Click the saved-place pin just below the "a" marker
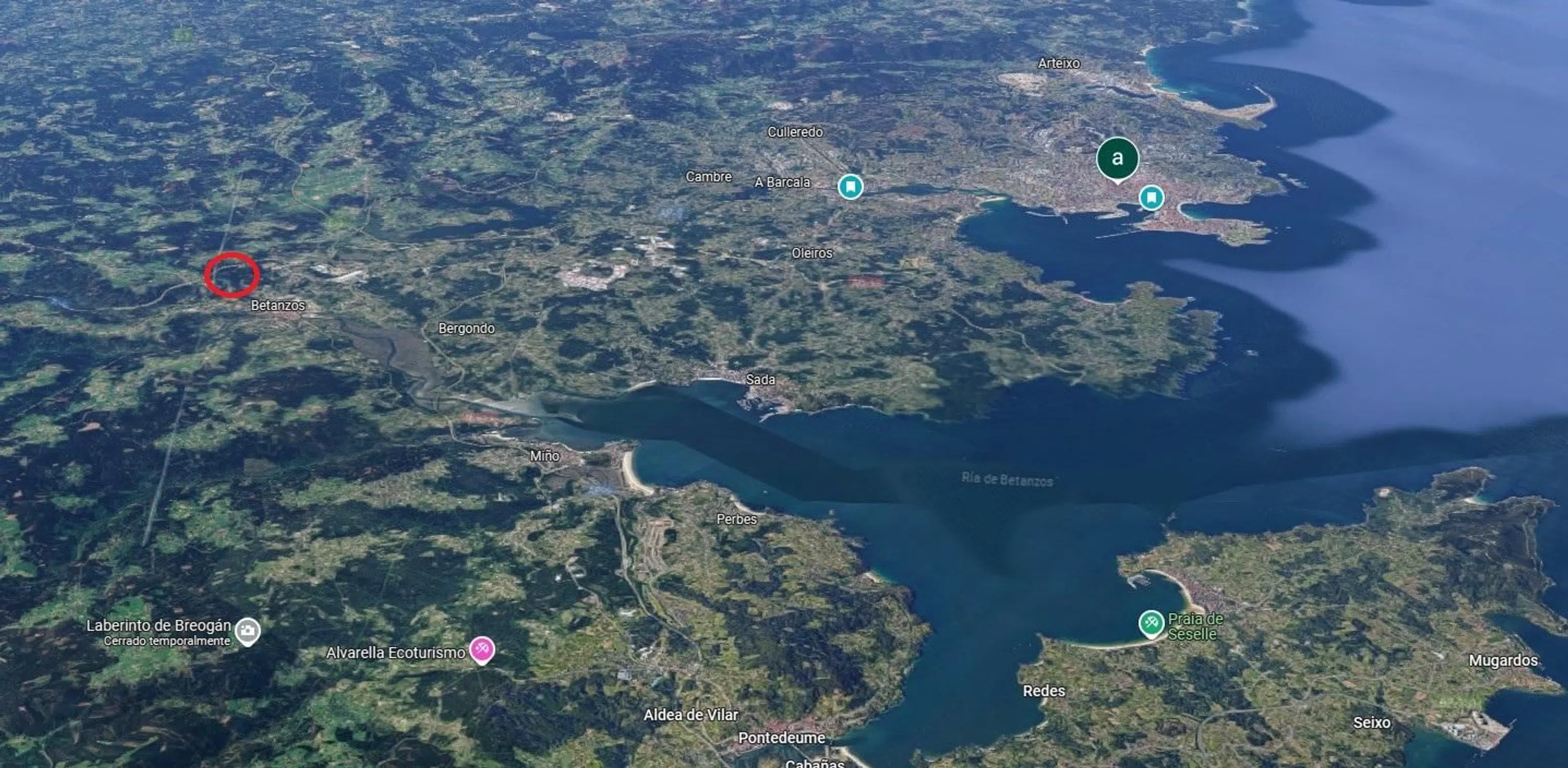 pyautogui.click(x=1150, y=198)
